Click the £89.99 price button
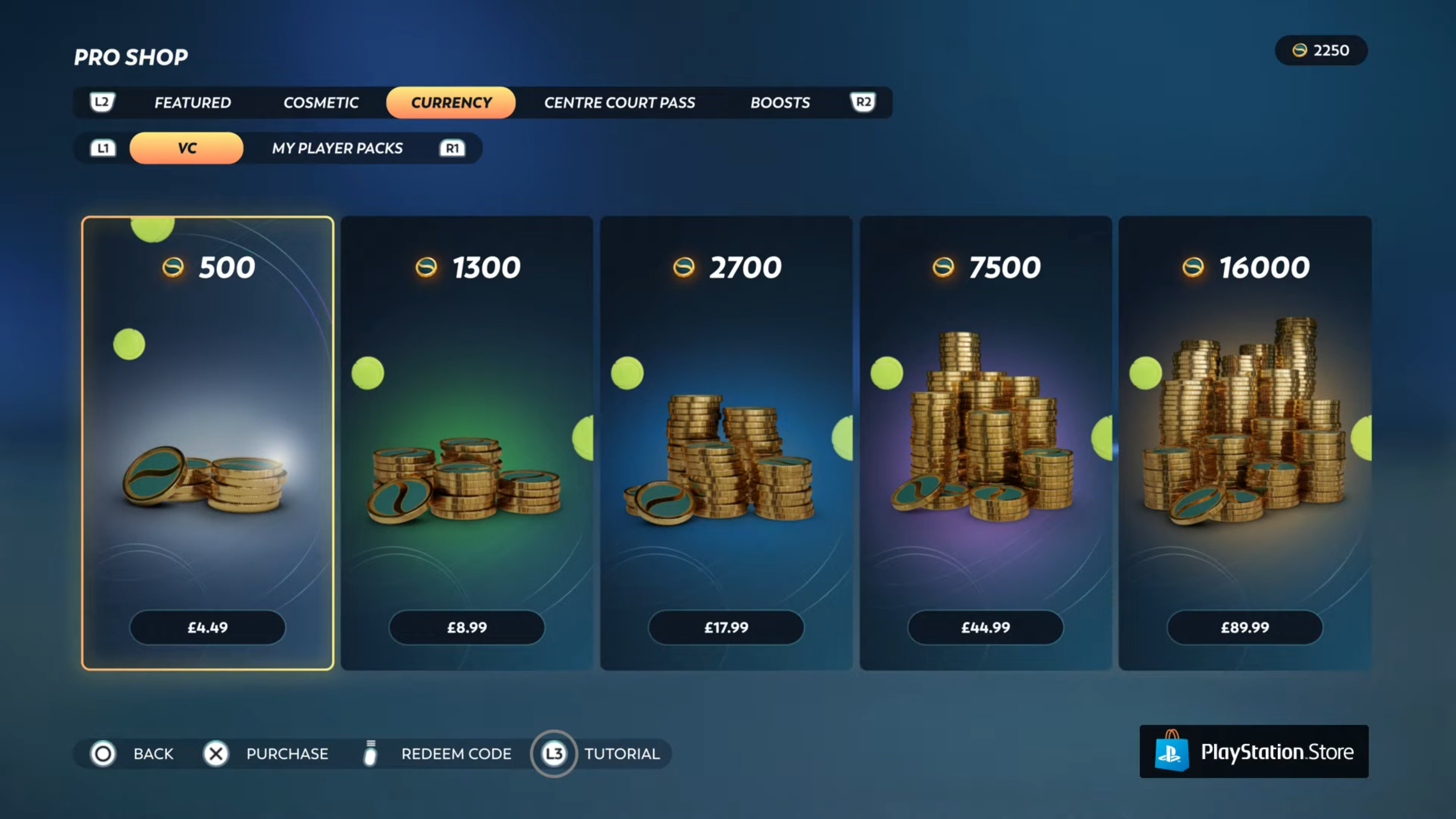The image size is (1456, 819). click(1244, 628)
